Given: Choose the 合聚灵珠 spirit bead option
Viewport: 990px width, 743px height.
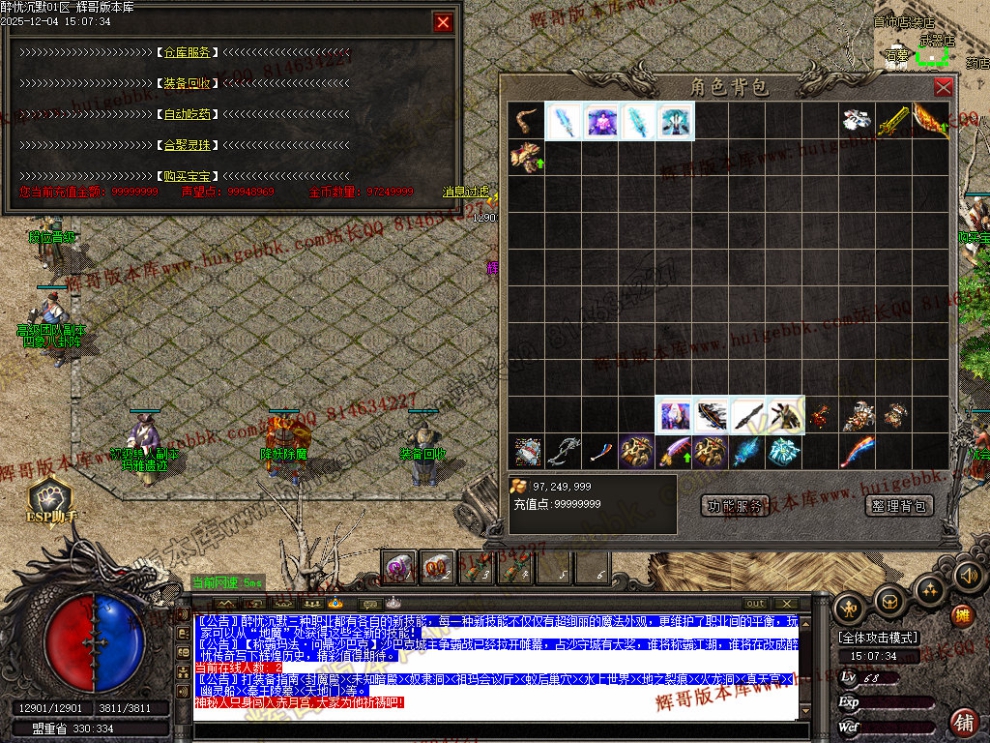Looking at the screenshot, I should coord(188,145).
